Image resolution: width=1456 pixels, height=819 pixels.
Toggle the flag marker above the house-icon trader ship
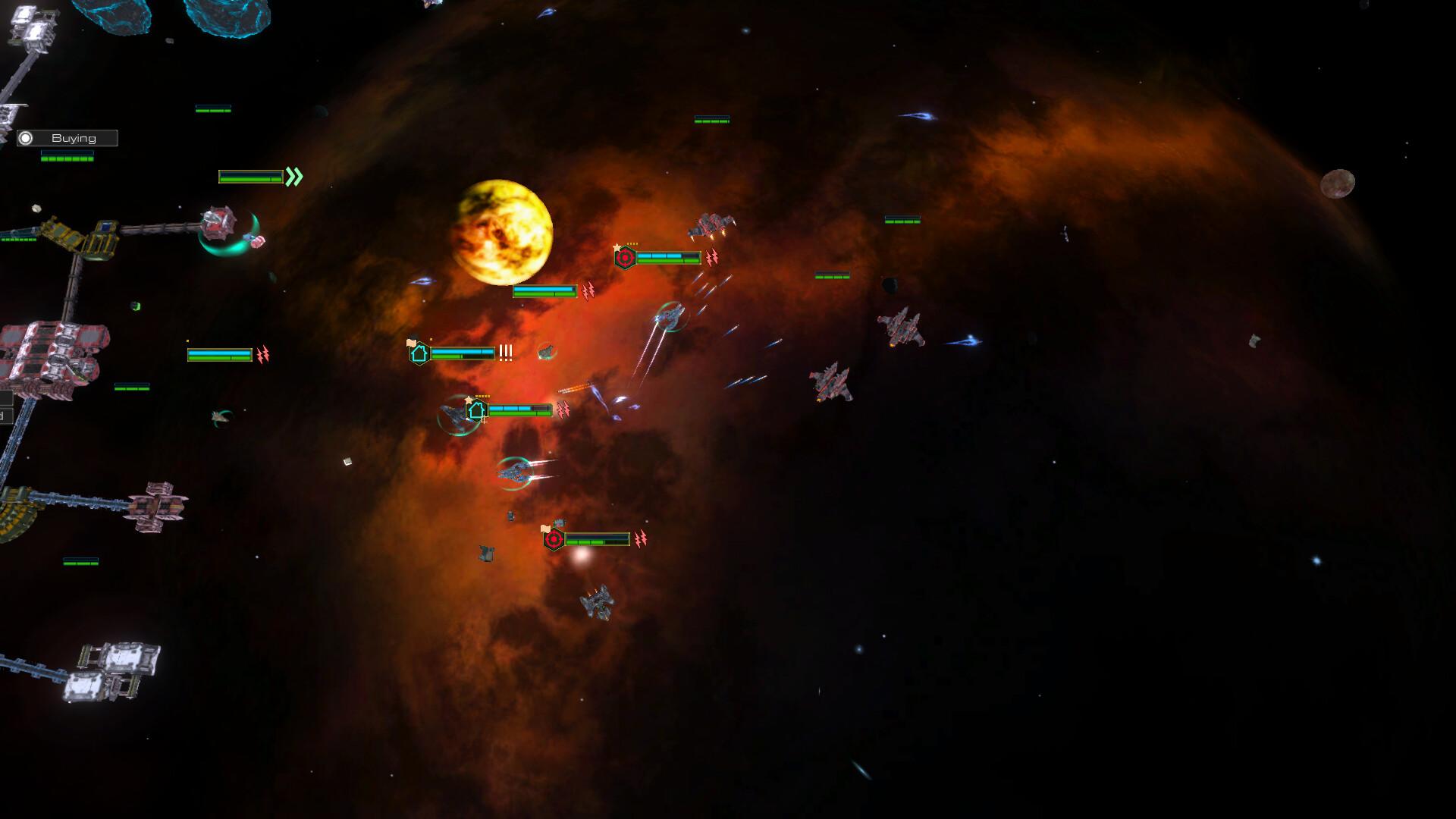click(x=411, y=342)
